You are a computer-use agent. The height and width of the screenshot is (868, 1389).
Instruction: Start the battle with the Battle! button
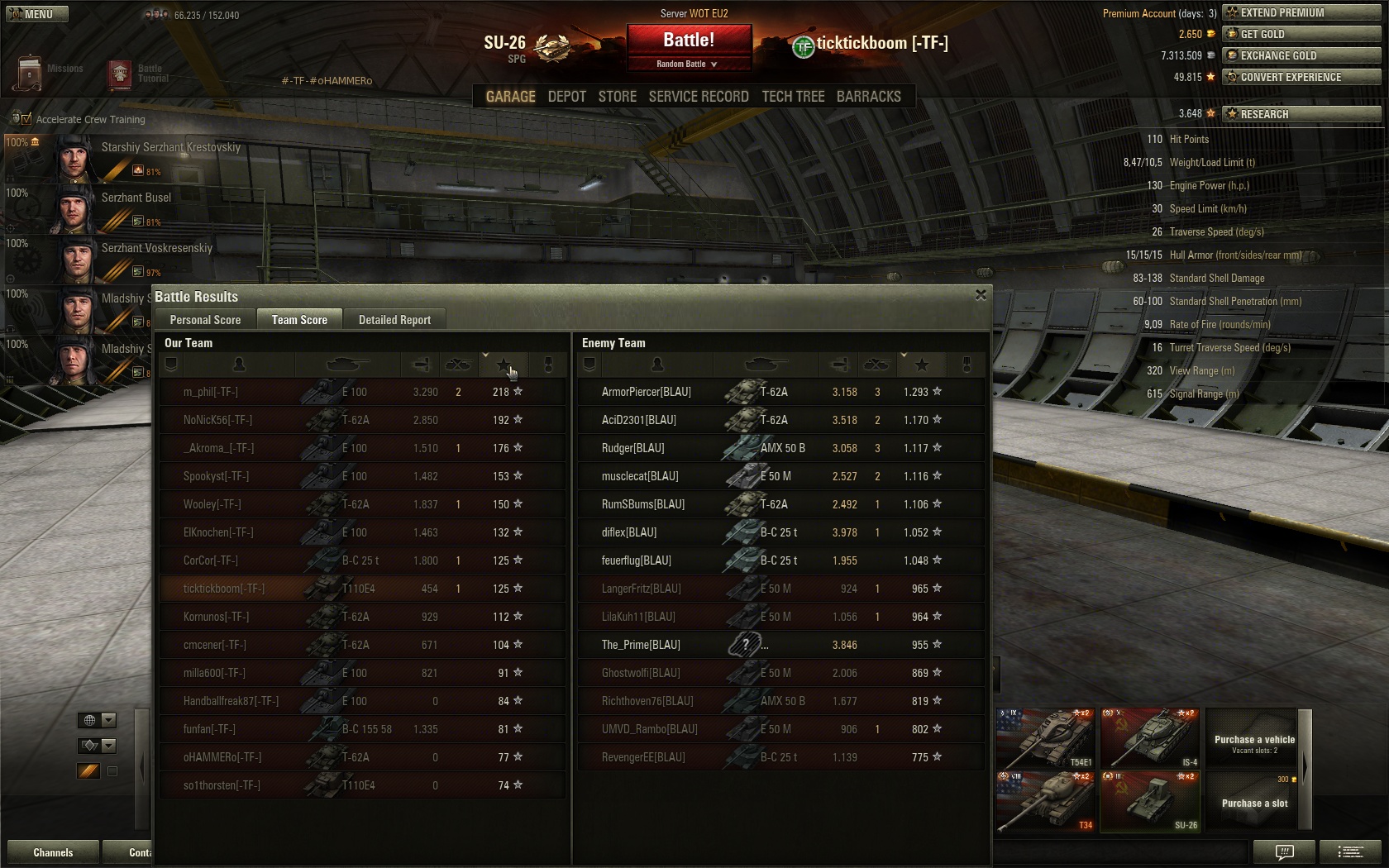click(689, 40)
